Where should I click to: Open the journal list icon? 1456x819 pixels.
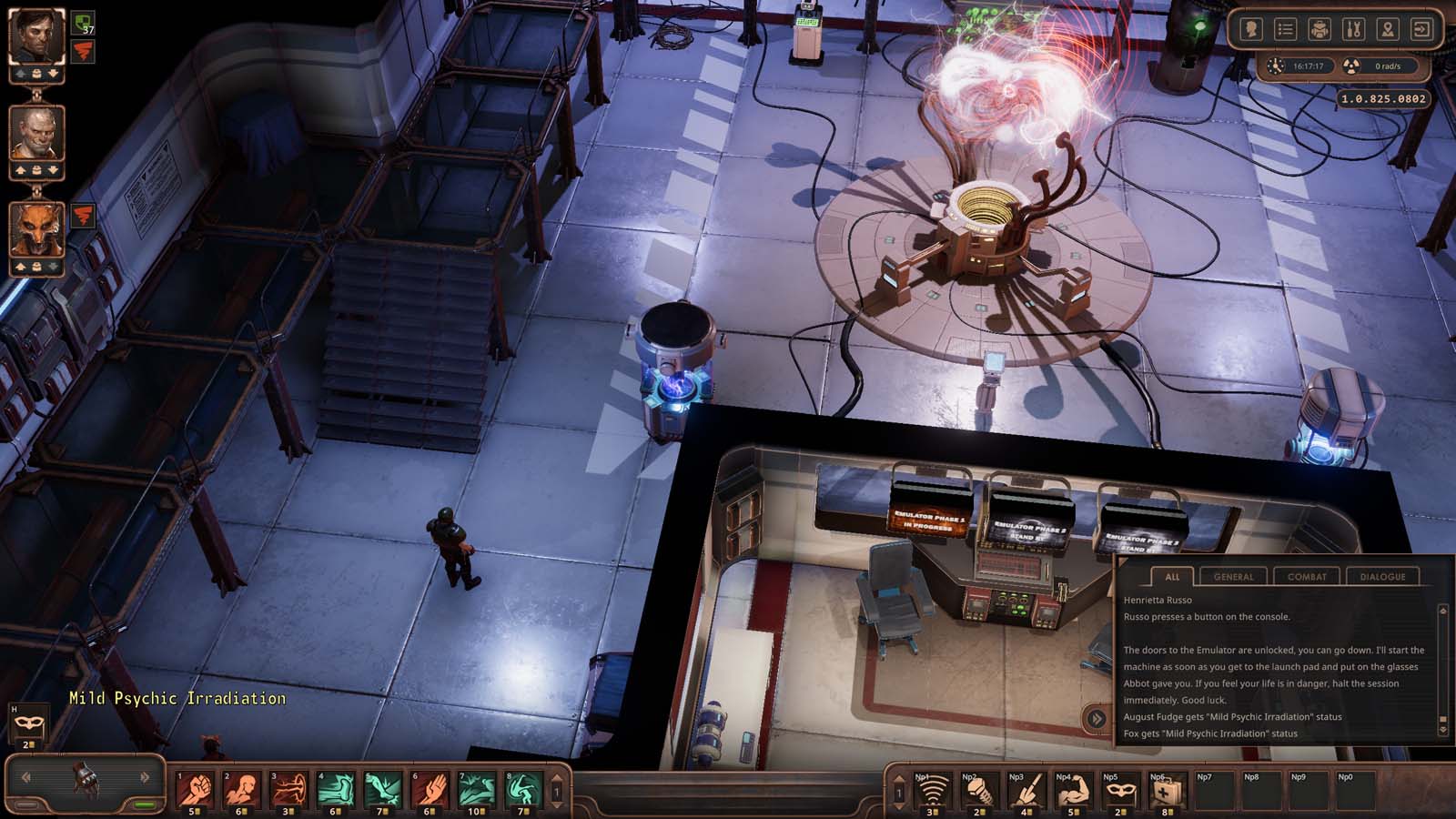(1285, 30)
